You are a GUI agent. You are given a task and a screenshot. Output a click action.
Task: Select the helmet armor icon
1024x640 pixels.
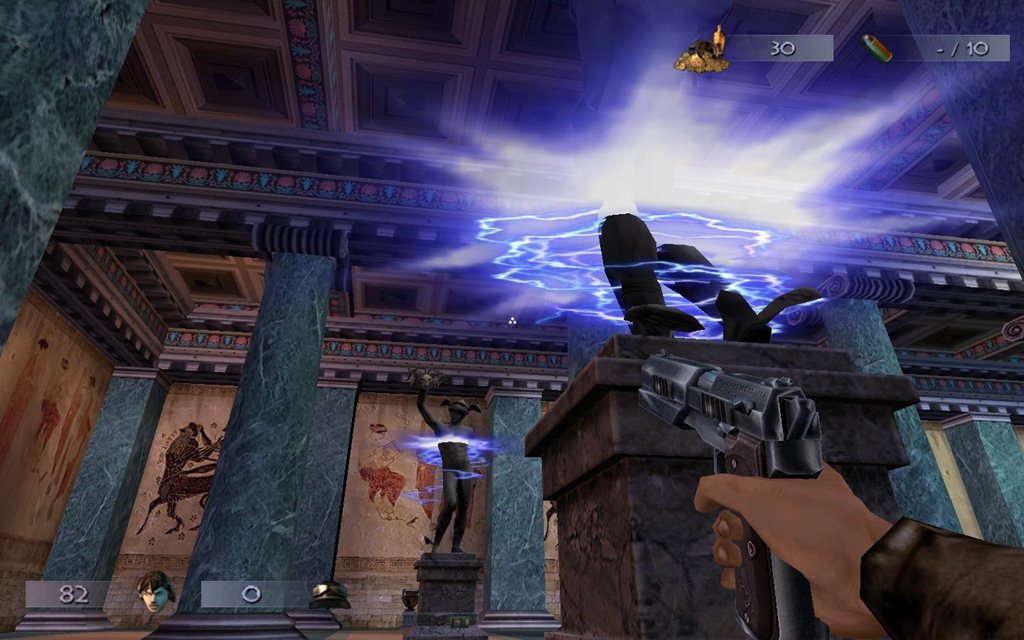point(330,595)
